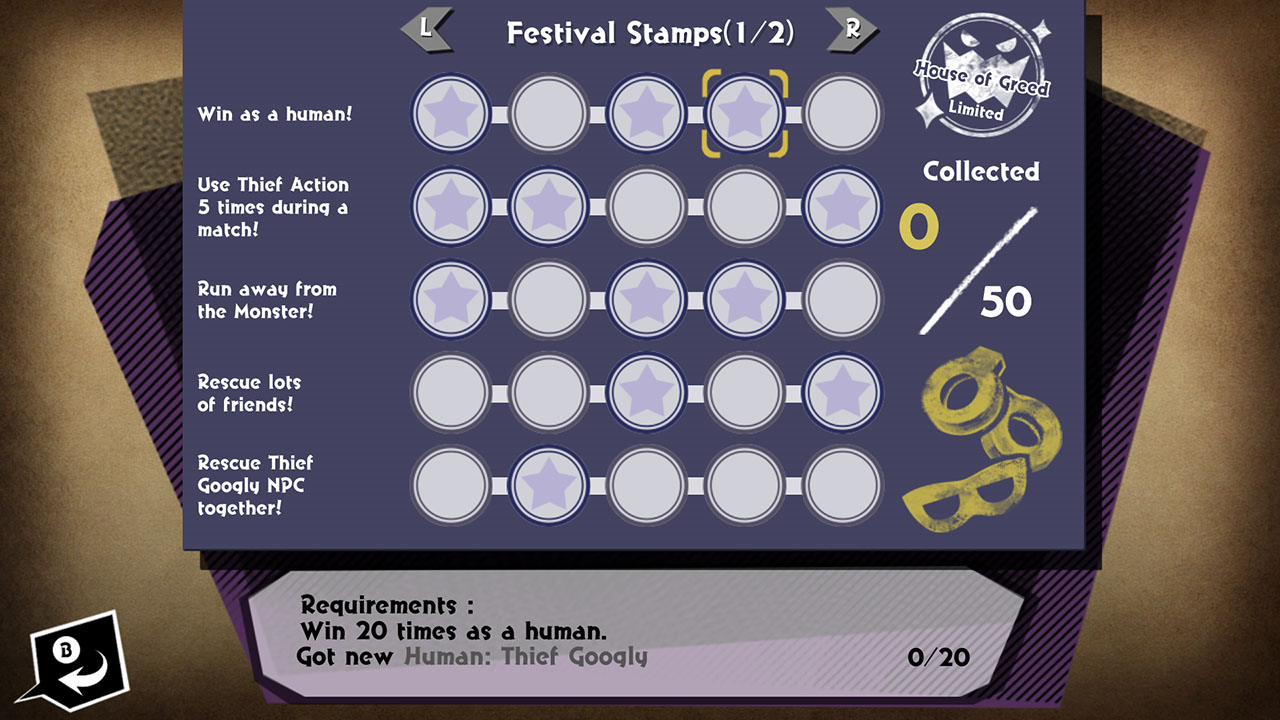The width and height of the screenshot is (1280, 720).
Task: Select the first star stamp in "Win as a human!" row
Action: pos(450,113)
